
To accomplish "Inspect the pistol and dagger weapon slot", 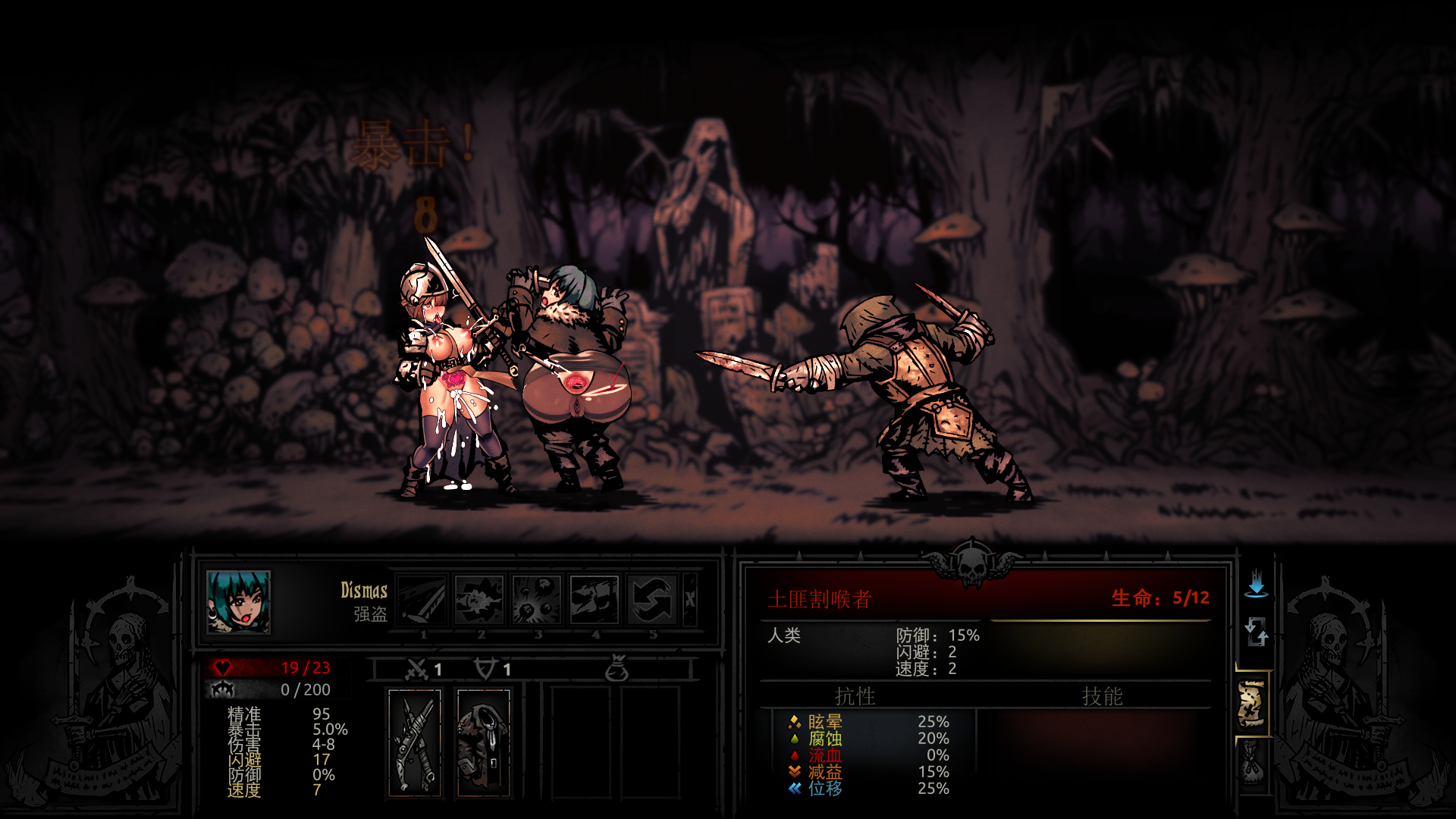I will click(x=415, y=742).
